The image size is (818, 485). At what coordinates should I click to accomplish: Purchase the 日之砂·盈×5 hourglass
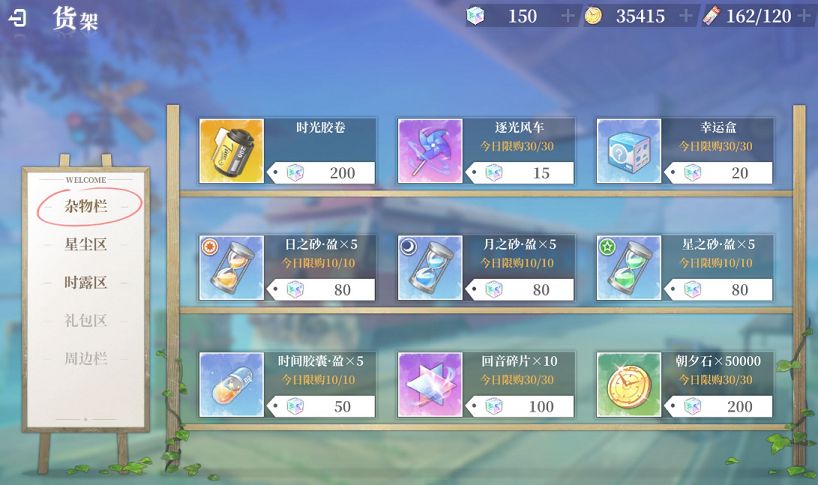click(x=287, y=268)
